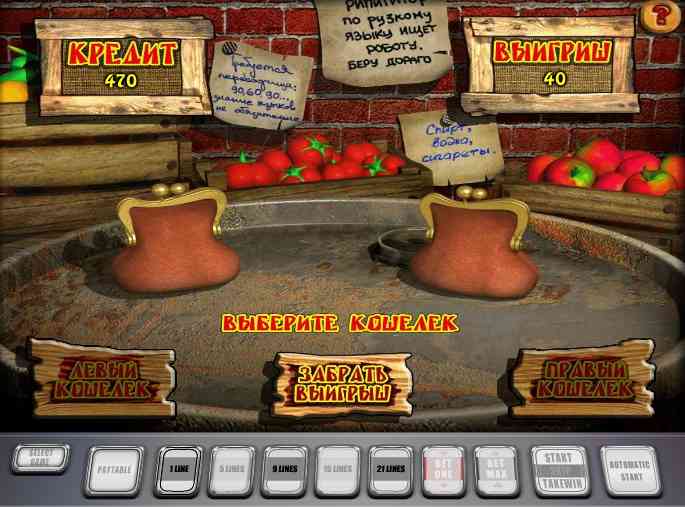Select the 9 Lines button
The height and width of the screenshot is (507, 685).
284,470
